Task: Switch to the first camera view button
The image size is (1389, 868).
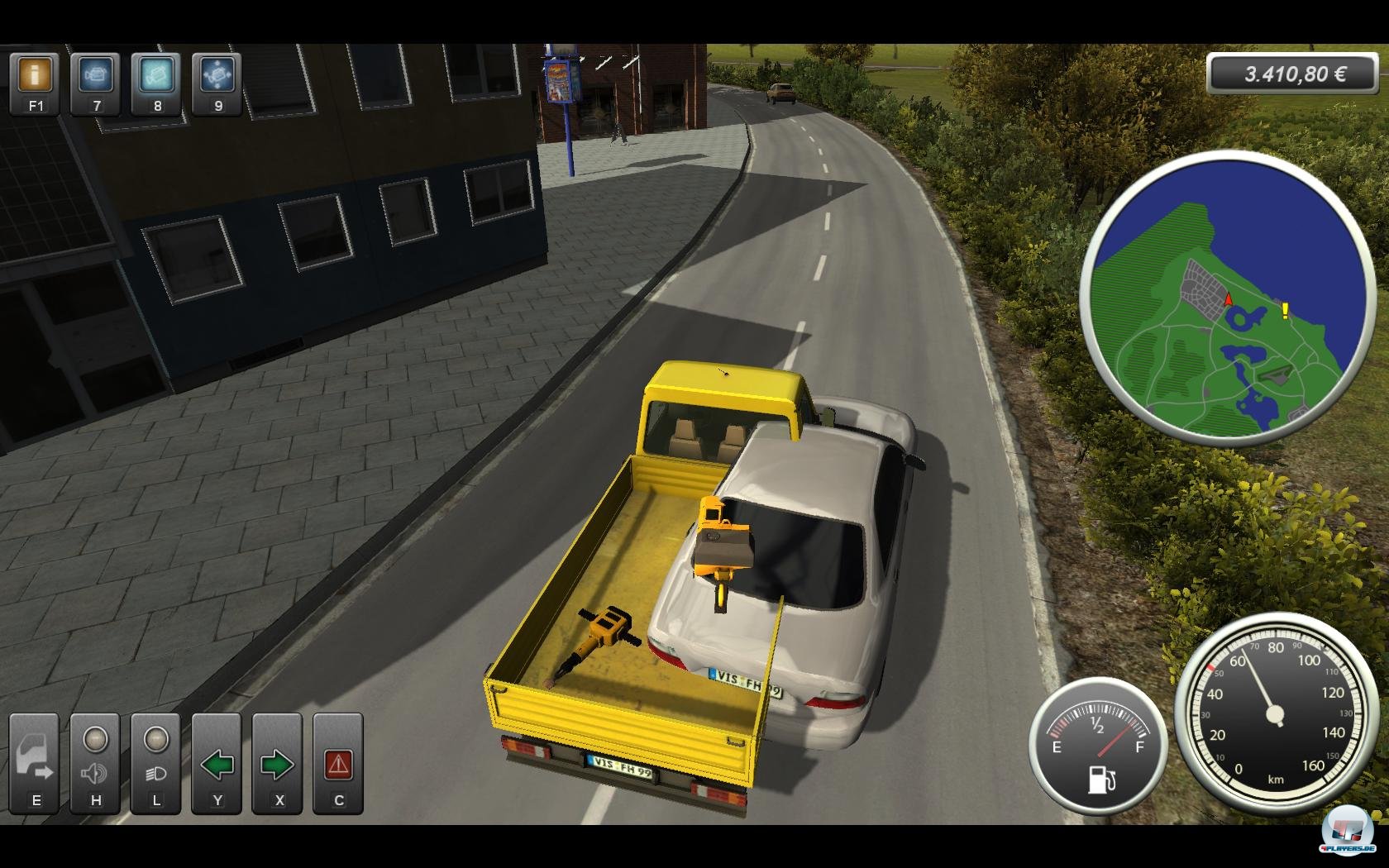Action: tap(96, 76)
